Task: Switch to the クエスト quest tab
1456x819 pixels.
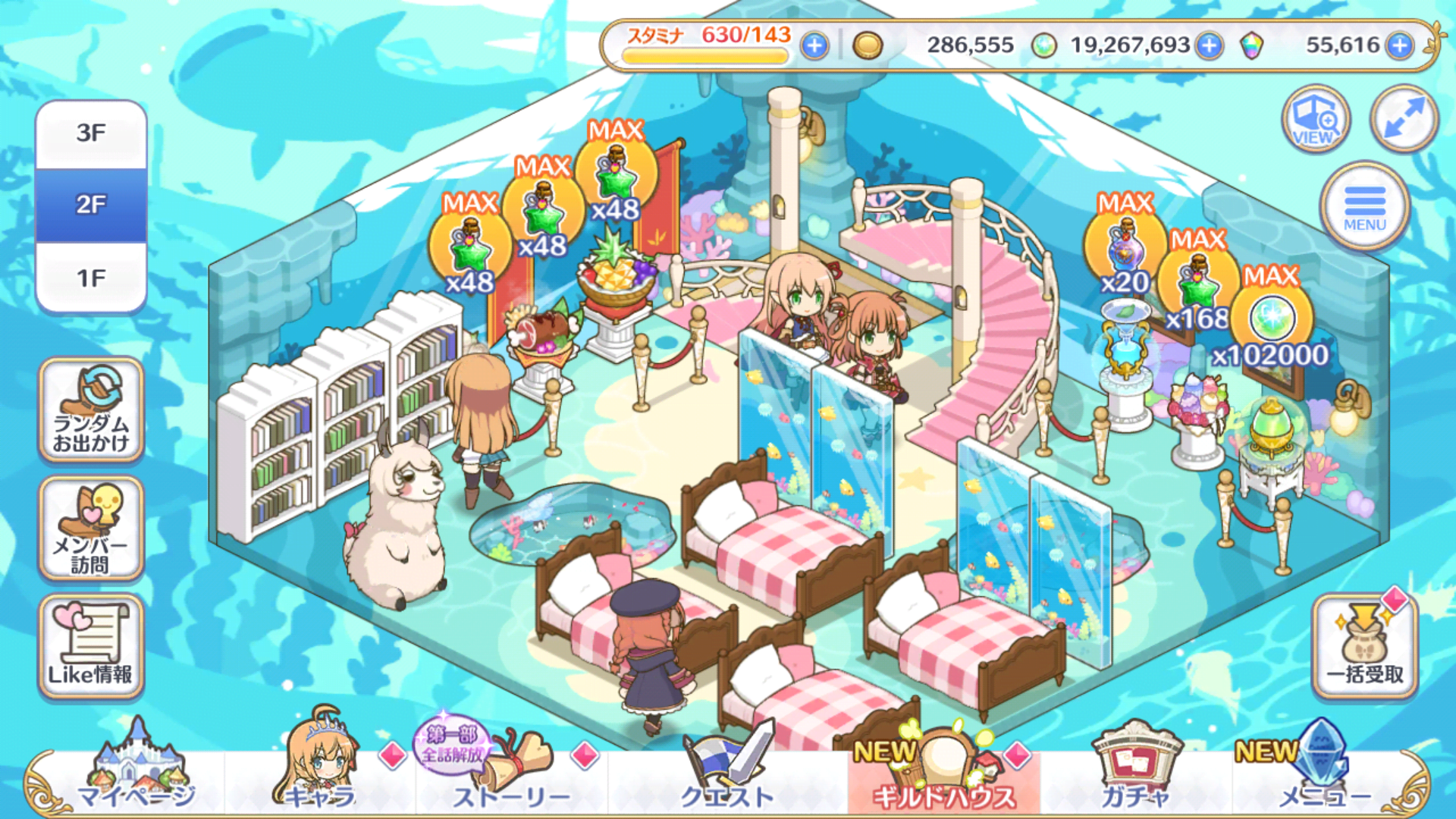Action: [726, 773]
